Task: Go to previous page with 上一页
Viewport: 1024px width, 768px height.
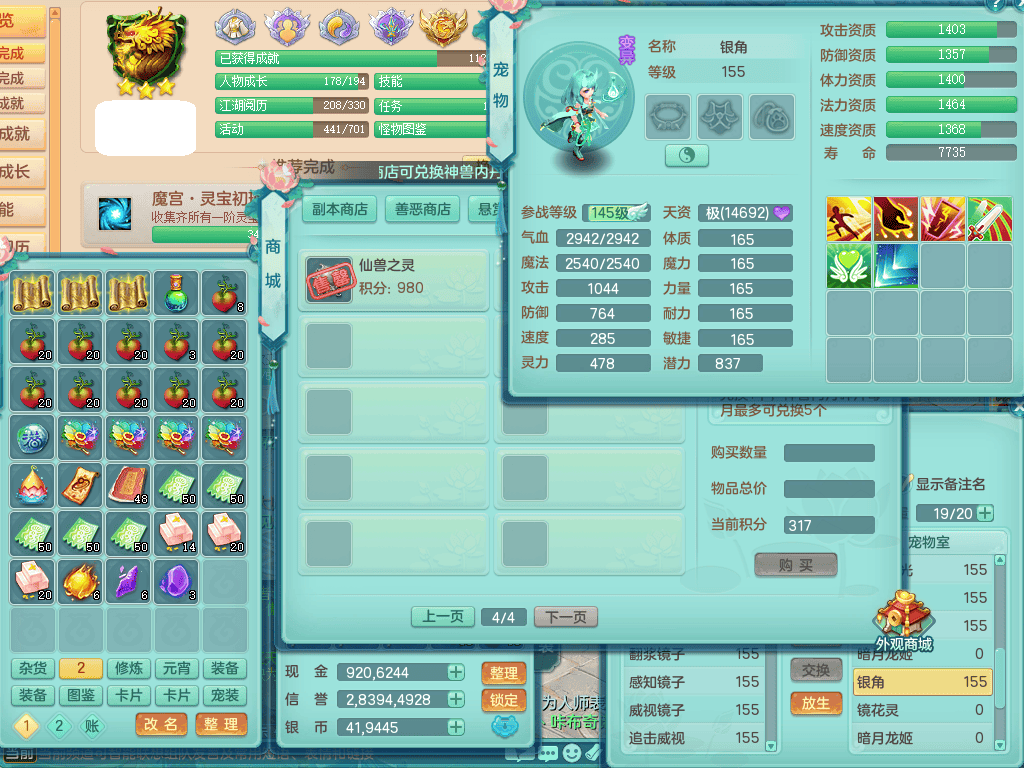Action: tap(443, 617)
